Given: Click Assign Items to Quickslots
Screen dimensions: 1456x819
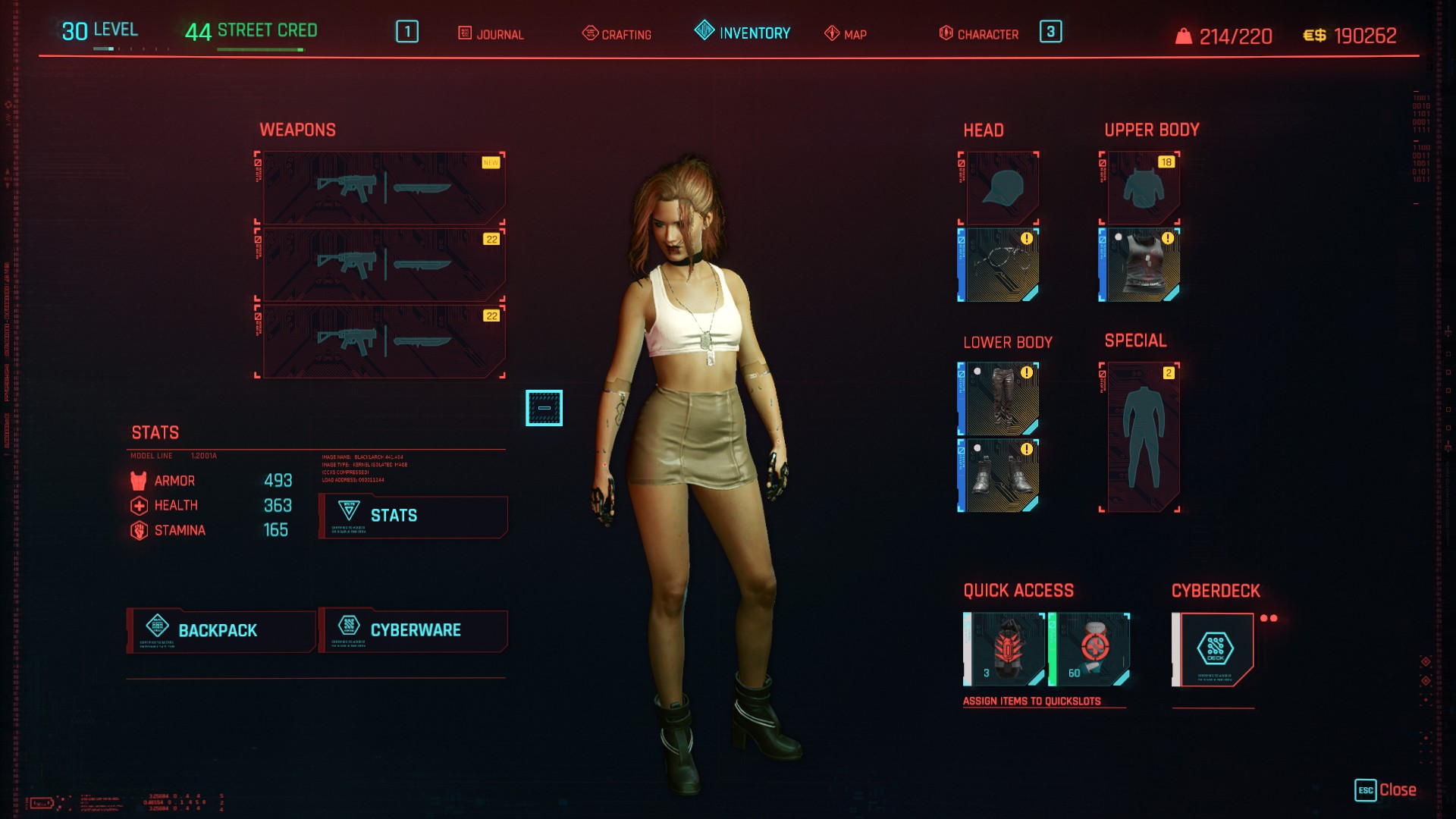Looking at the screenshot, I should [x=1031, y=701].
